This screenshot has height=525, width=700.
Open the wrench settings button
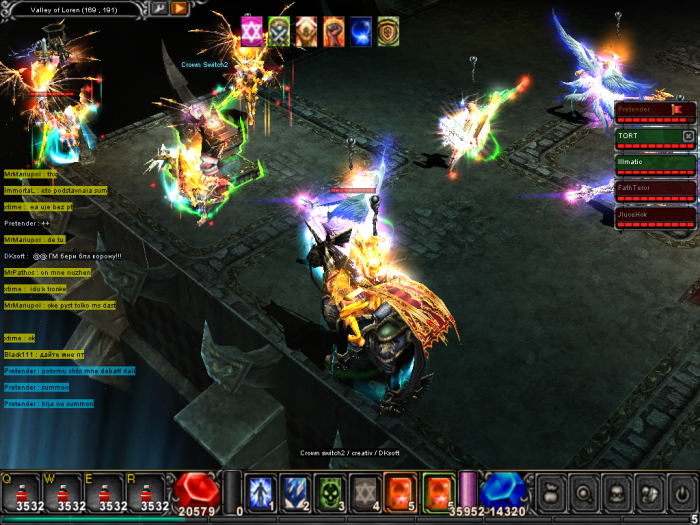(160, 8)
